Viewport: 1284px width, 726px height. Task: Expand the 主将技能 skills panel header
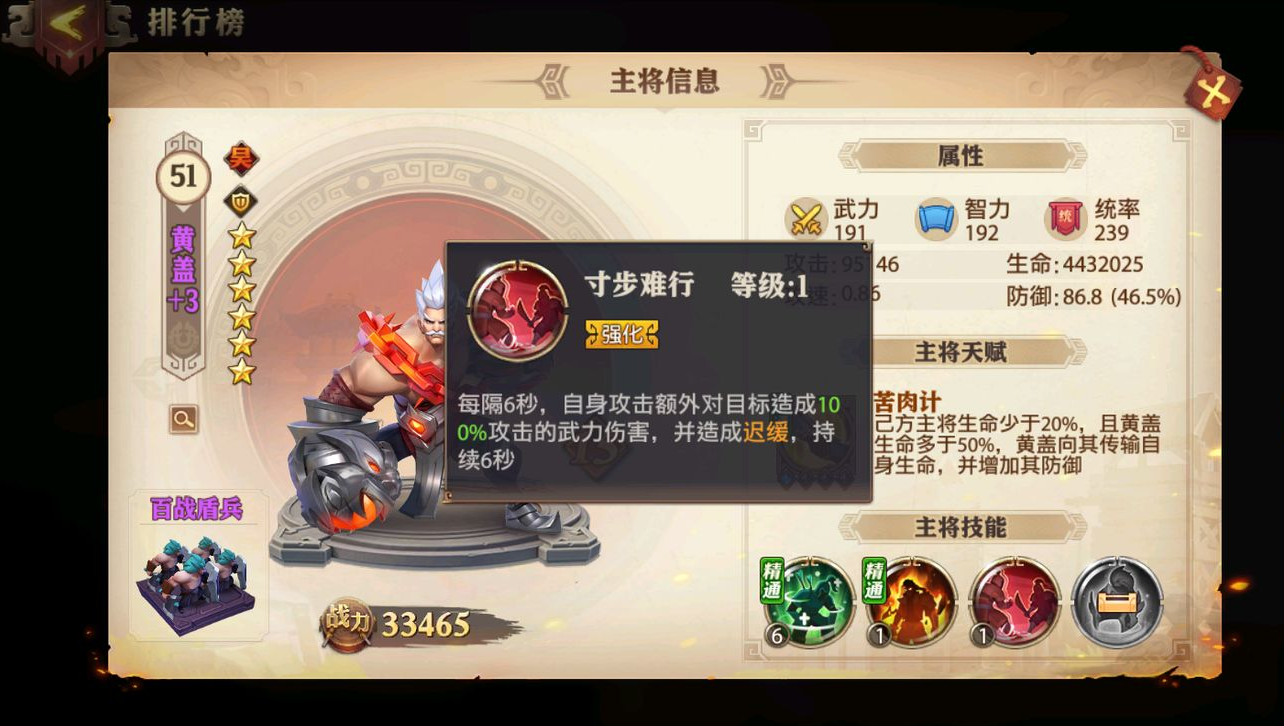(x=963, y=527)
